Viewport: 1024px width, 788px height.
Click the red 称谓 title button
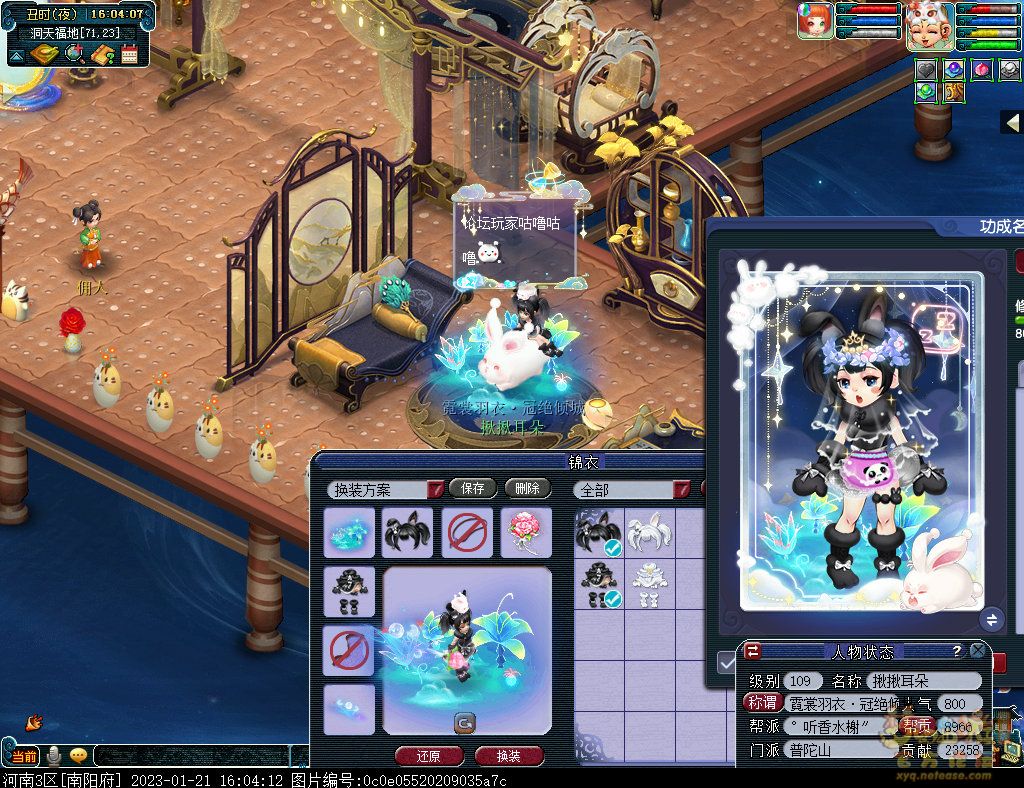762,703
